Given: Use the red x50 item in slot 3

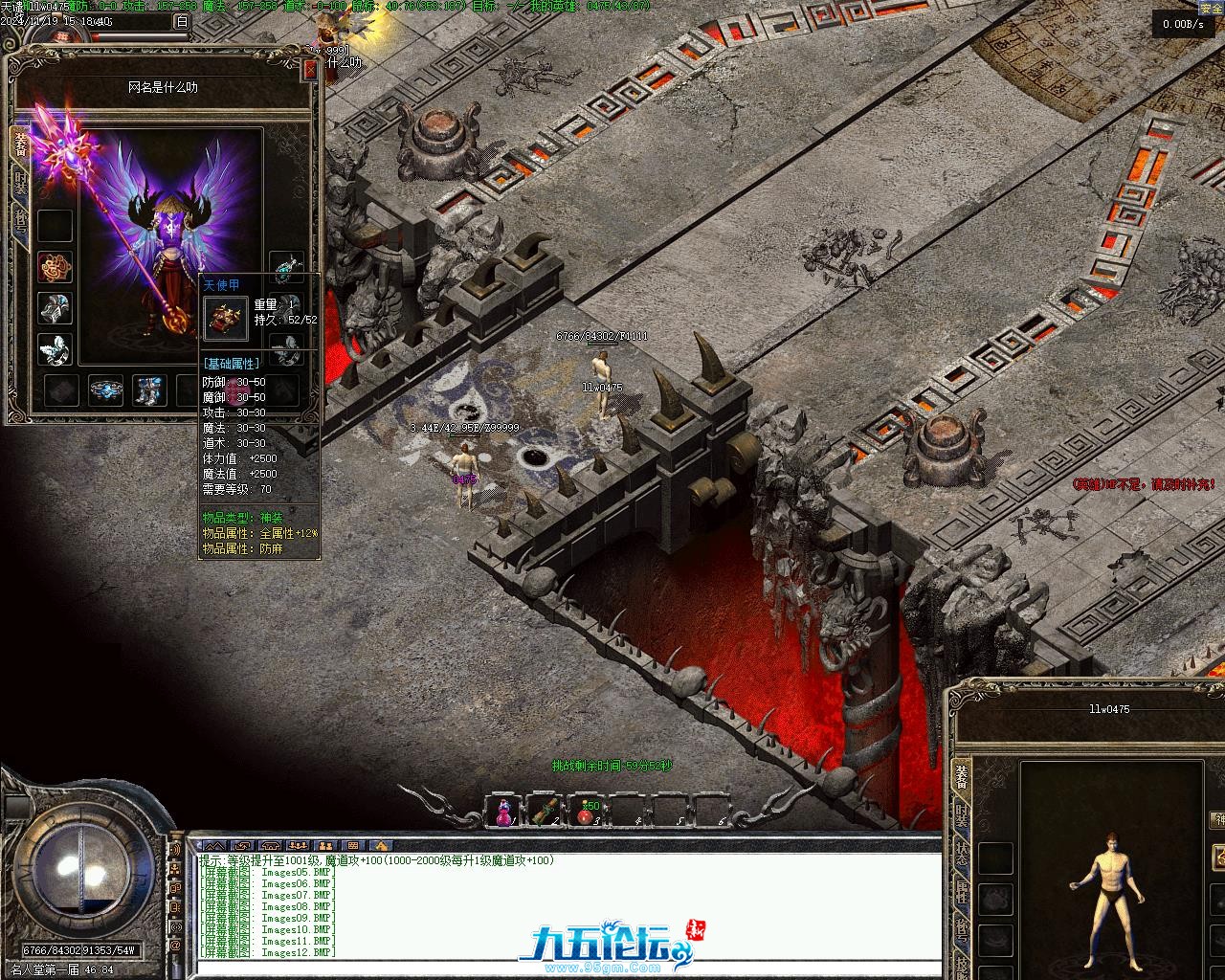Looking at the screenshot, I should (x=586, y=813).
